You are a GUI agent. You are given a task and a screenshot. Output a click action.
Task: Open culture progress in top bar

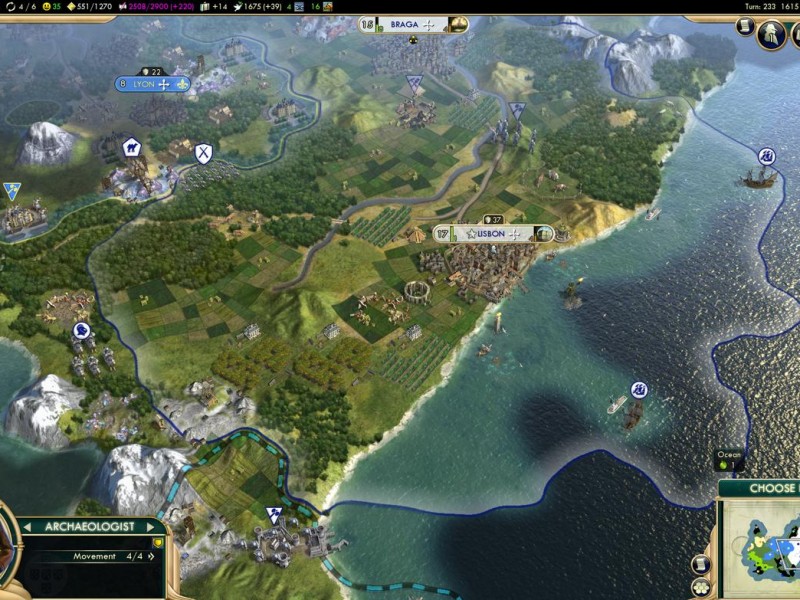[x=151, y=6]
